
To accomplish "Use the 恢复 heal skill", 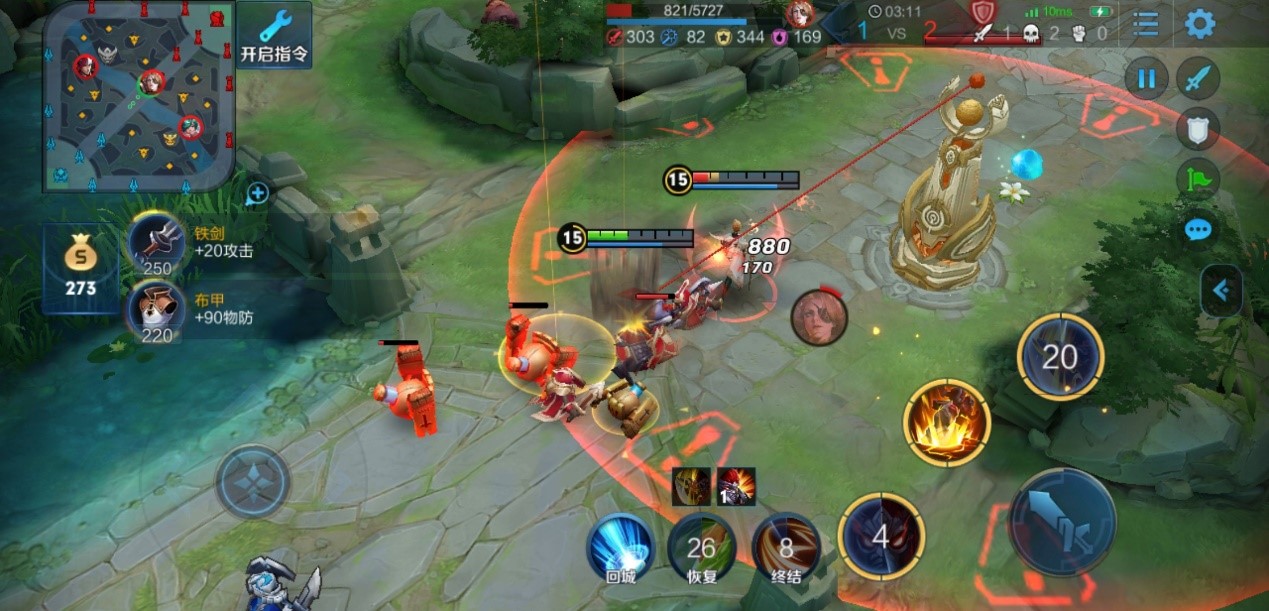I will pos(702,546).
